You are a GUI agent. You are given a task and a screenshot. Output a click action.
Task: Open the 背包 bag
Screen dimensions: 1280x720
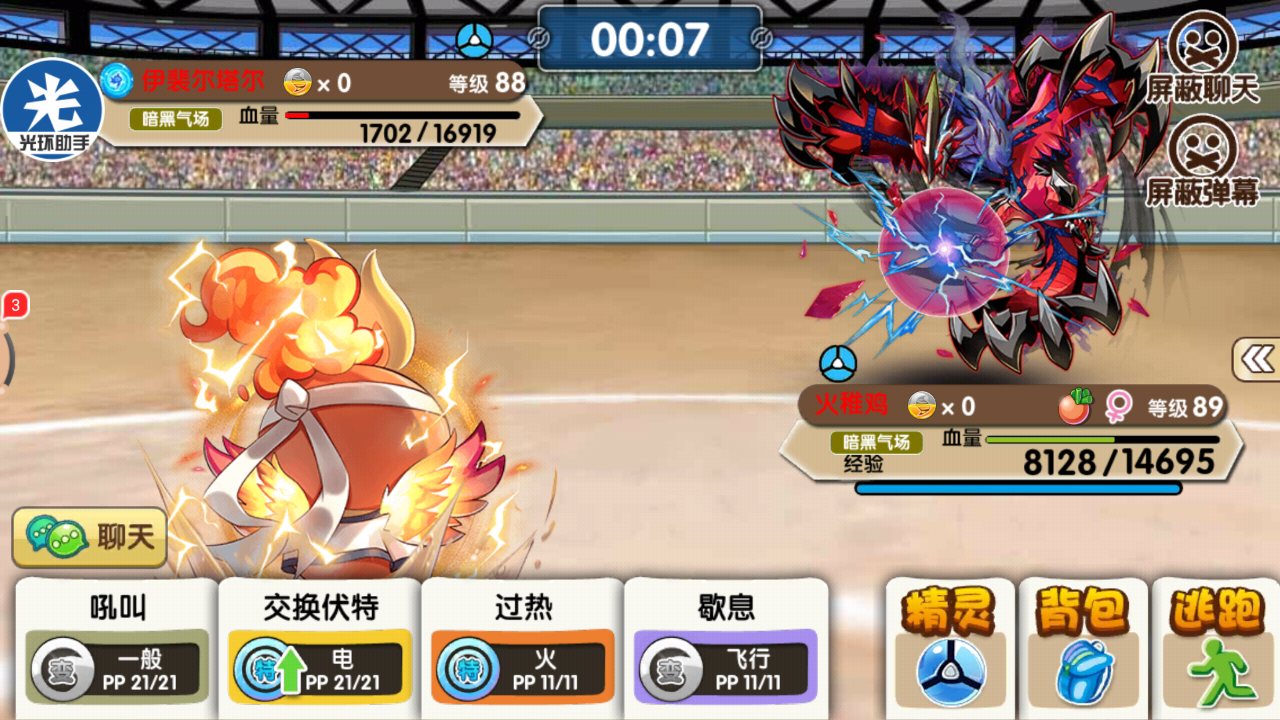[x=1082, y=647]
